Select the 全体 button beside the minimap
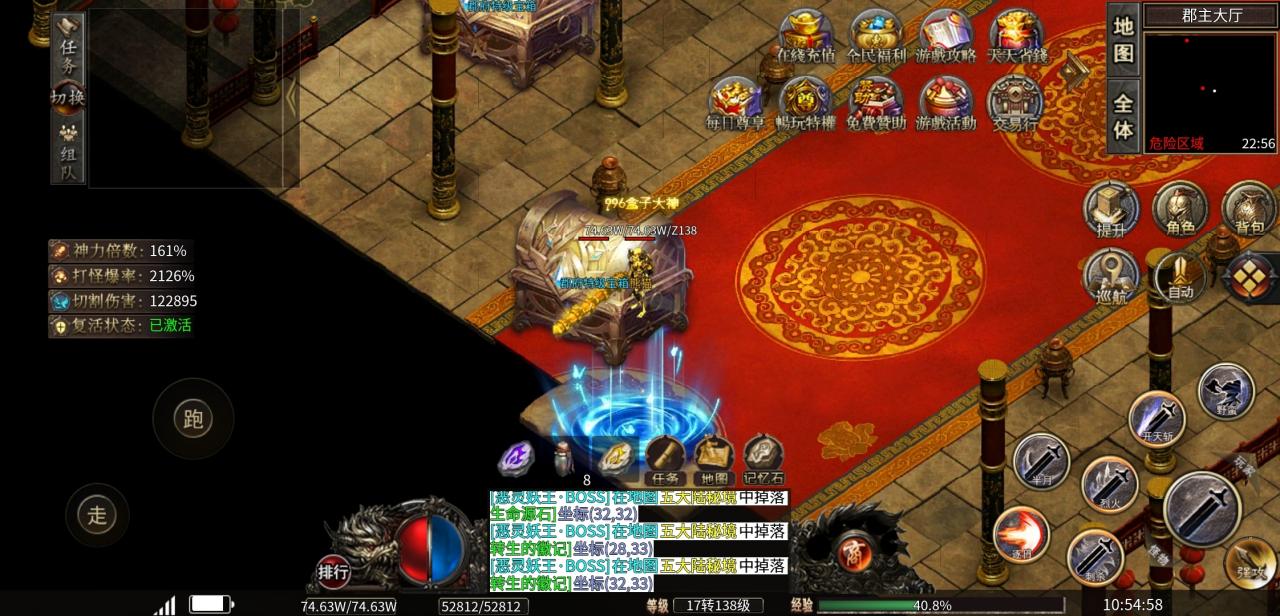 click(x=1123, y=116)
